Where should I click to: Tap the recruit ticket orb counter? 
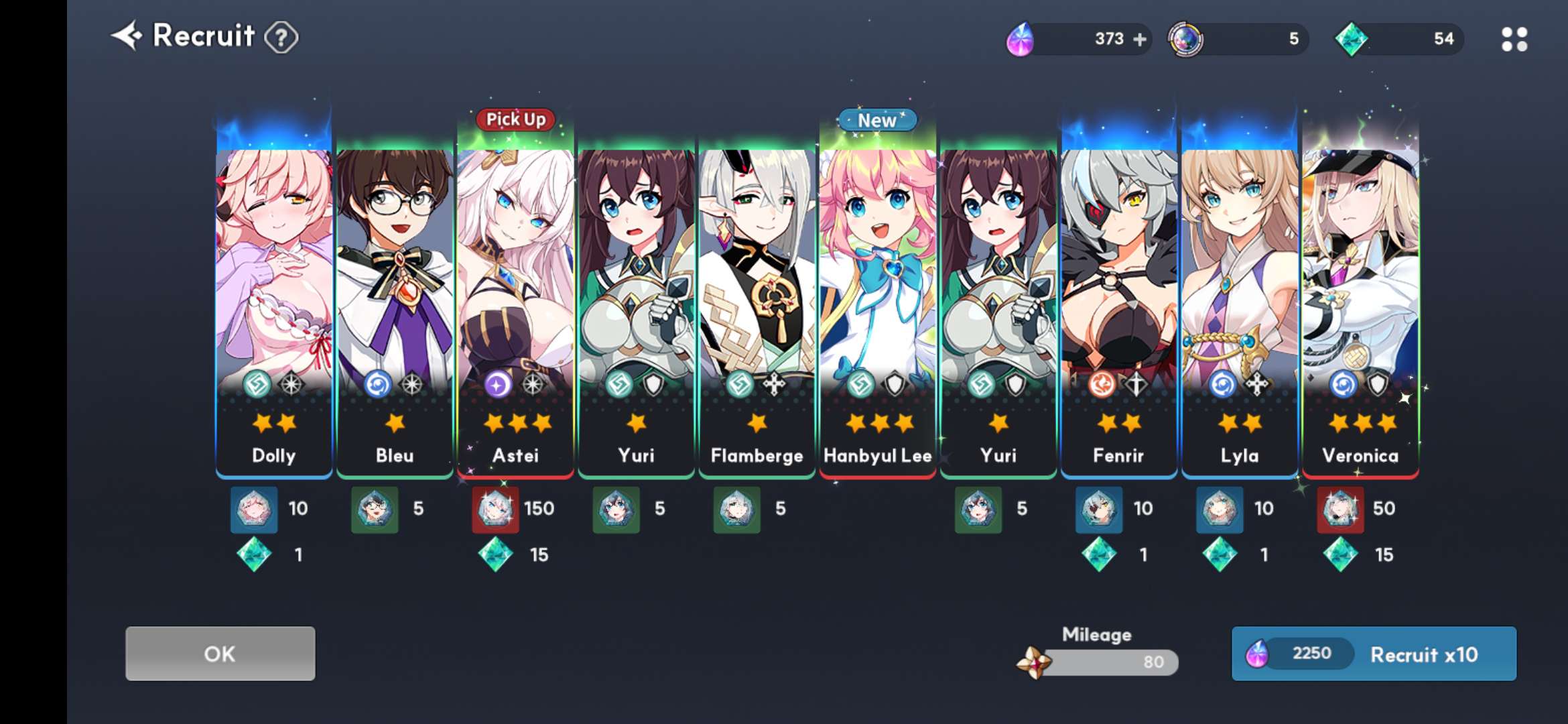[x=1238, y=39]
